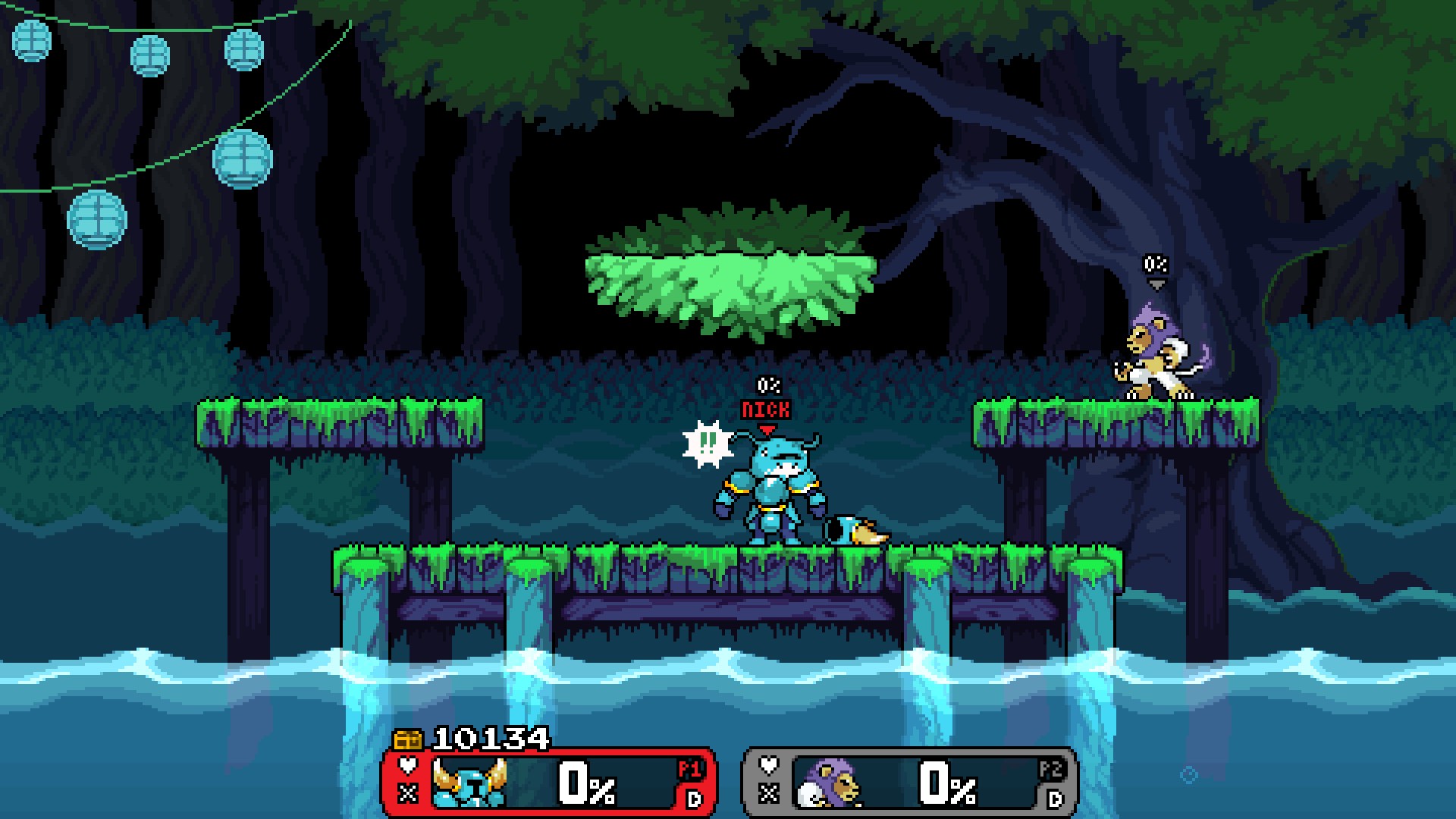Click the X stock icon under P1's heart
Image resolution: width=1456 pixels, height=819 pixels.
click(406, 793)
